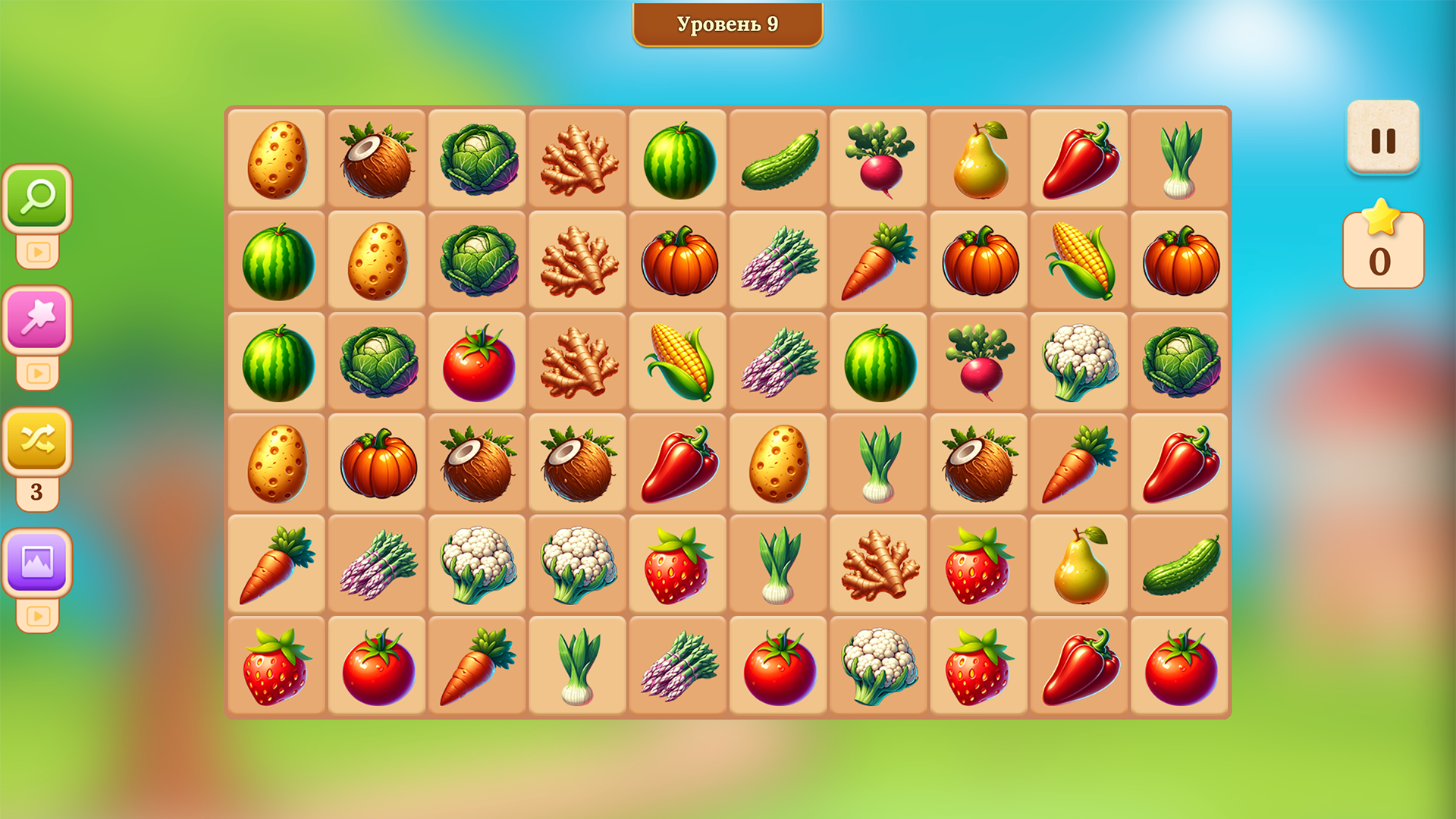1456x819 pixels.
Task: Click the Уровень 9 level banner
Action: coord(726,24)
